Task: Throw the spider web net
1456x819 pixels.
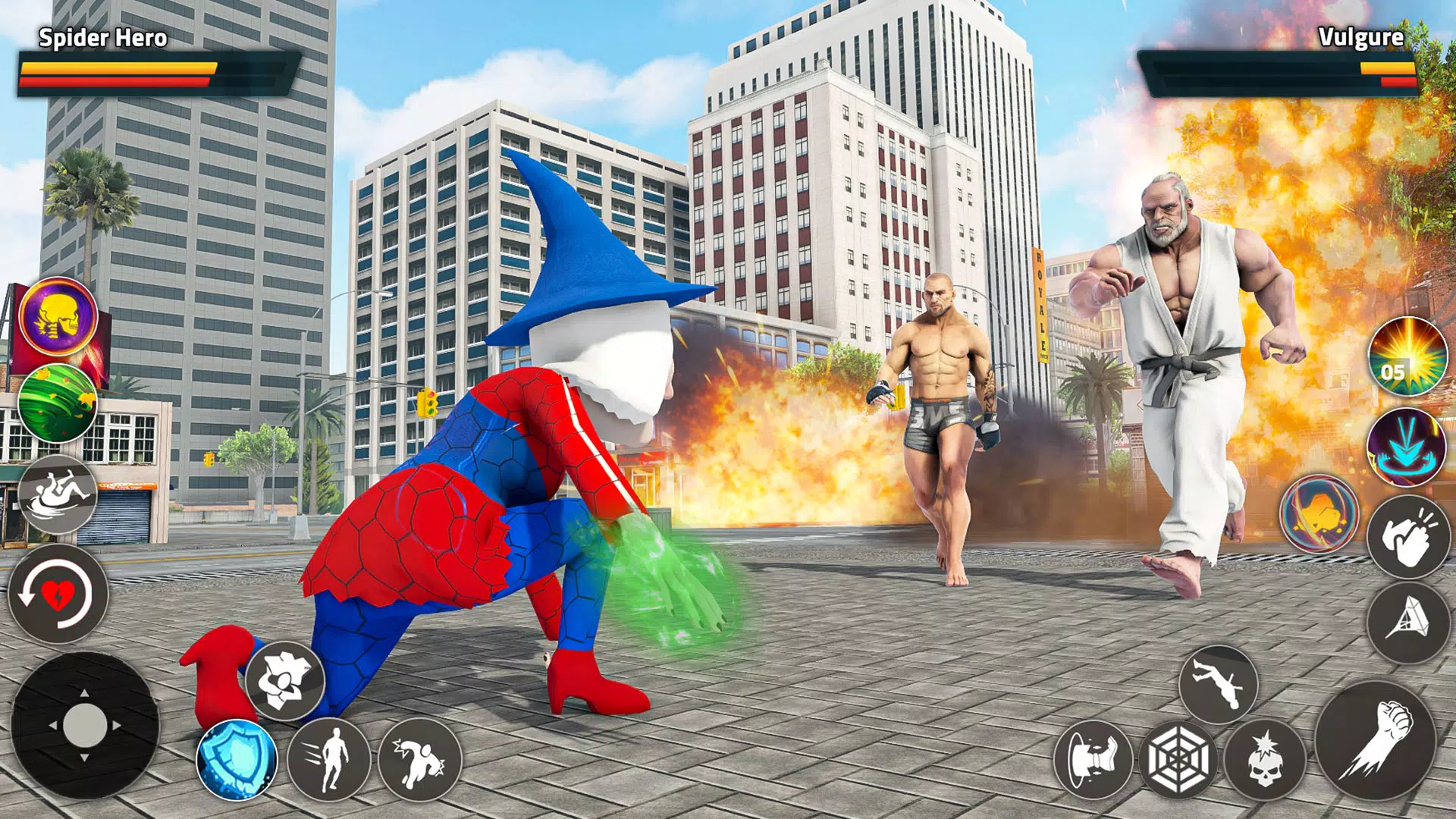Action: [x=1178, y=759]
